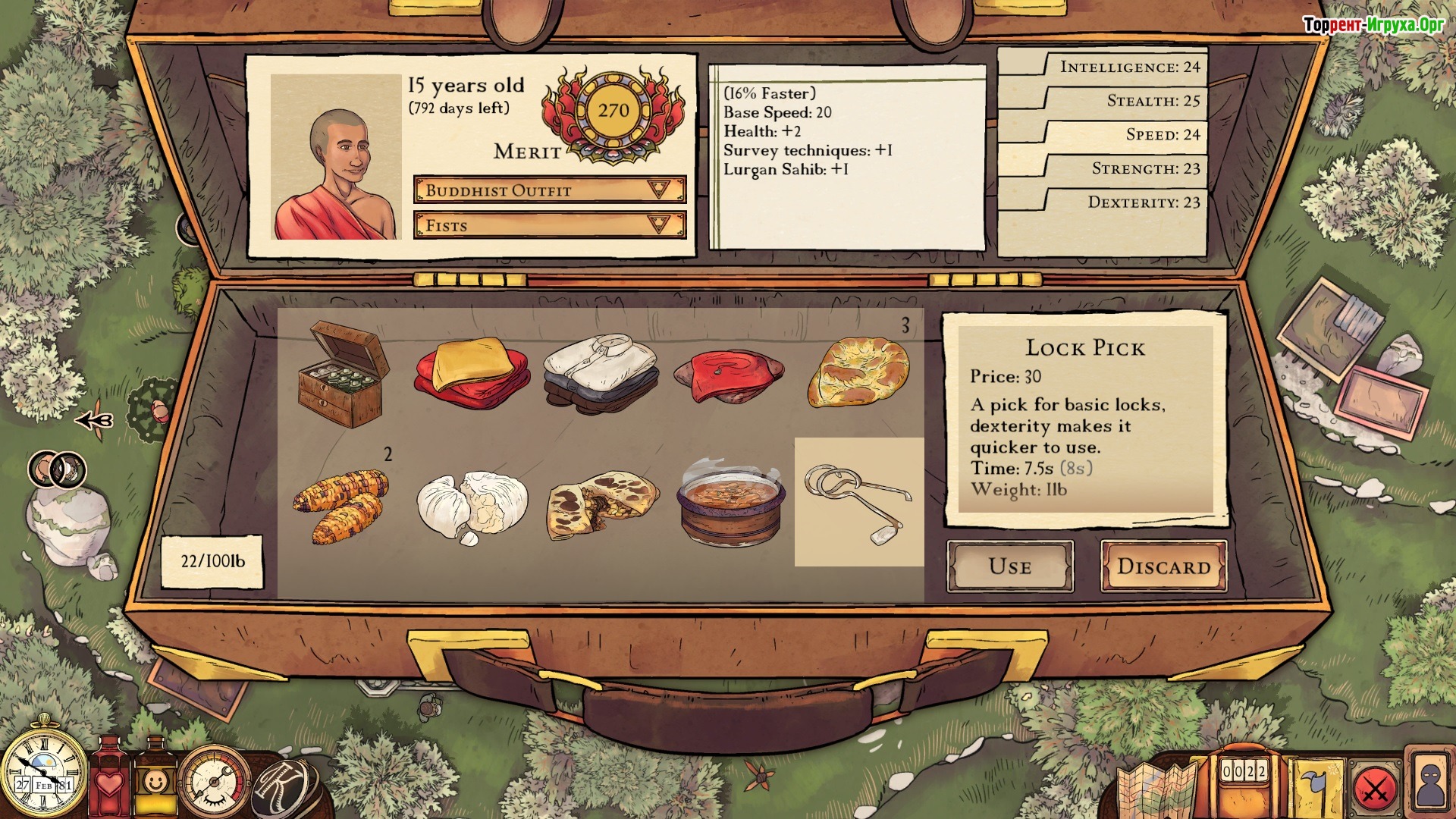Select the white shirt outfit
The image size is (1456, 819).
click(601, 373)
